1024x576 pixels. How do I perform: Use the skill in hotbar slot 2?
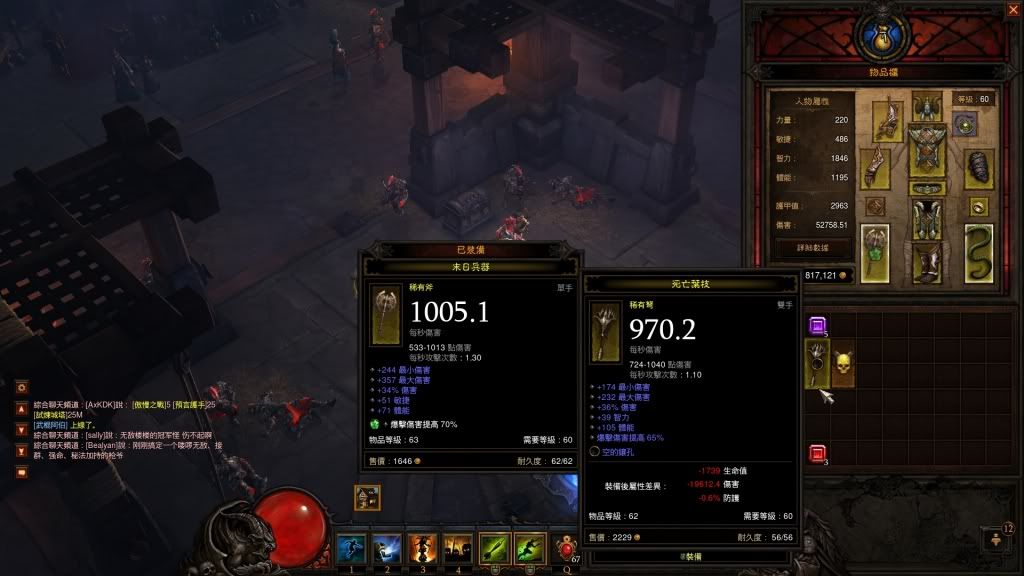click(386, 548)
